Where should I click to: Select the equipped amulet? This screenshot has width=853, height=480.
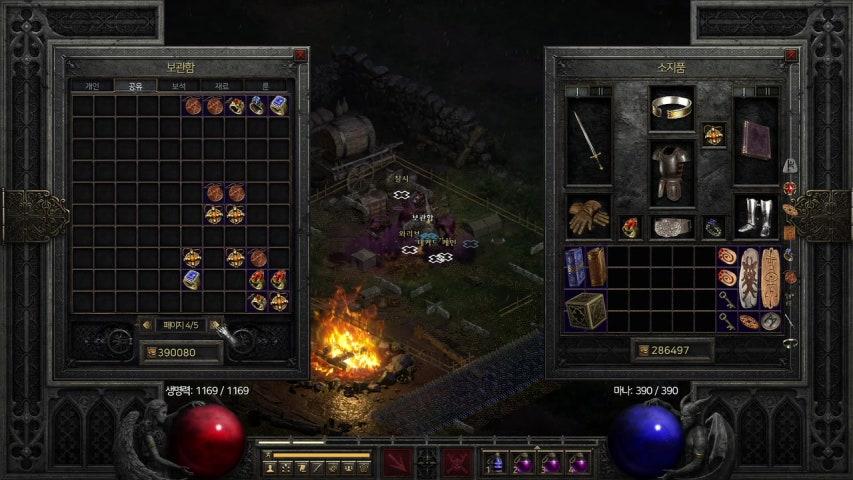point(713,134)
